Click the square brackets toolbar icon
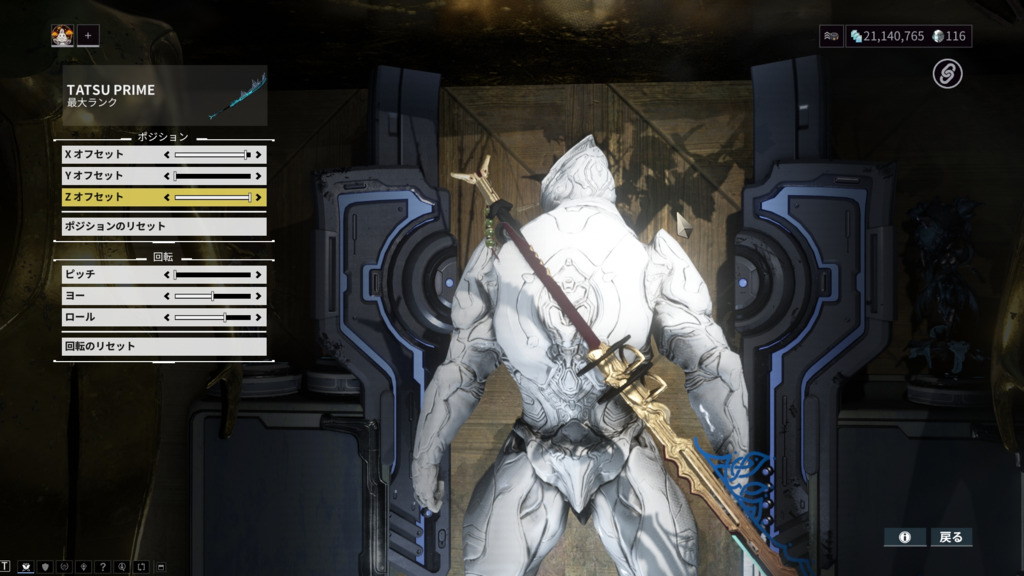 tap(140, 567)
